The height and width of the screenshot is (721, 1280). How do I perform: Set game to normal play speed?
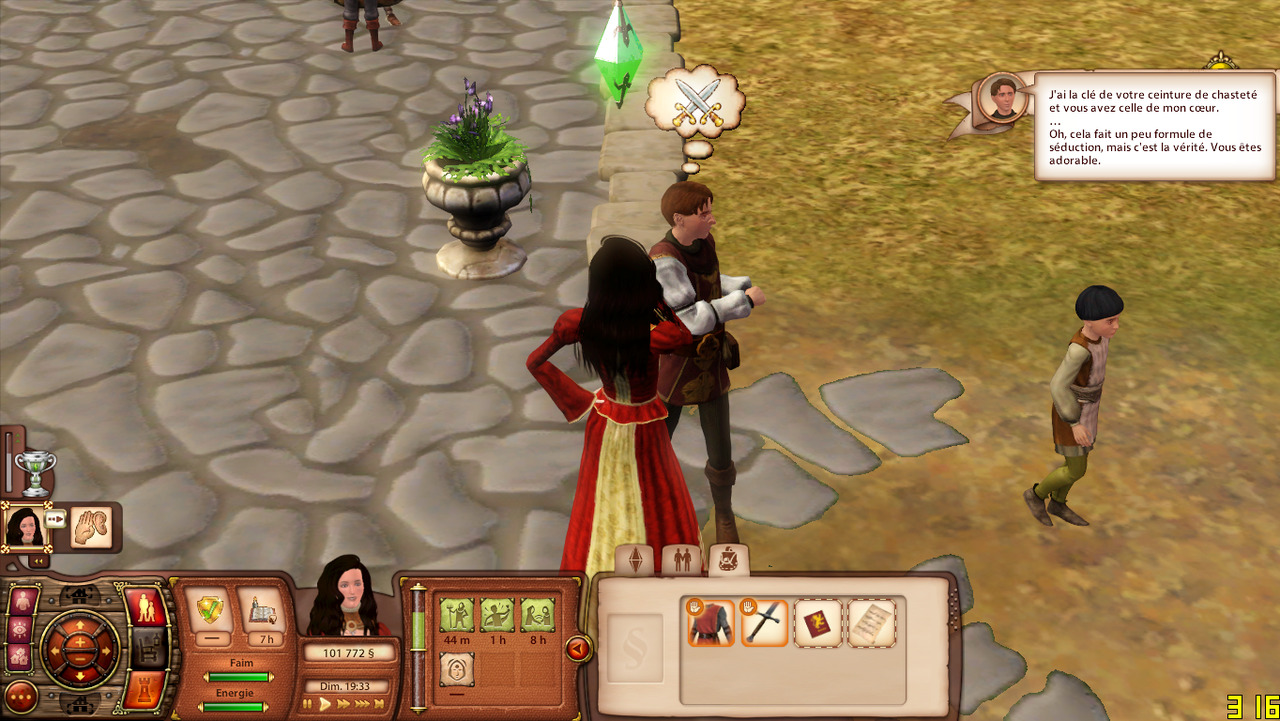325,704
